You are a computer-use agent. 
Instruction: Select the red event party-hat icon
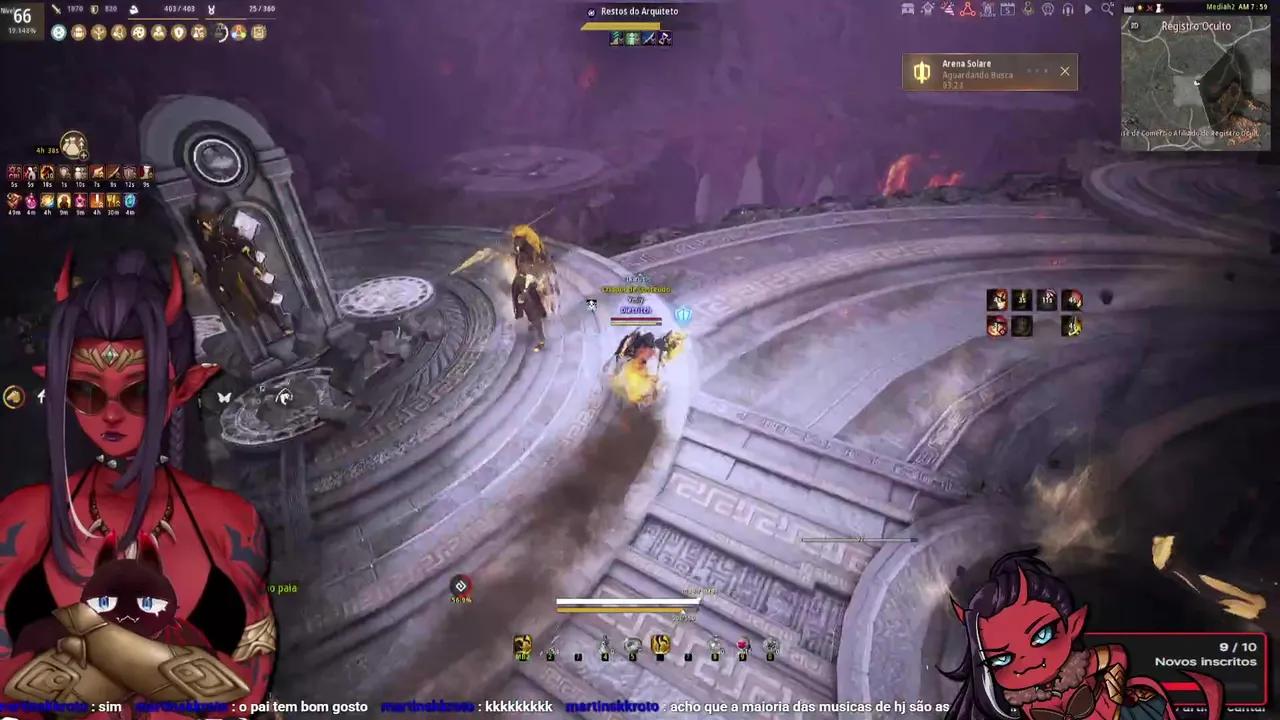[948, 8]
